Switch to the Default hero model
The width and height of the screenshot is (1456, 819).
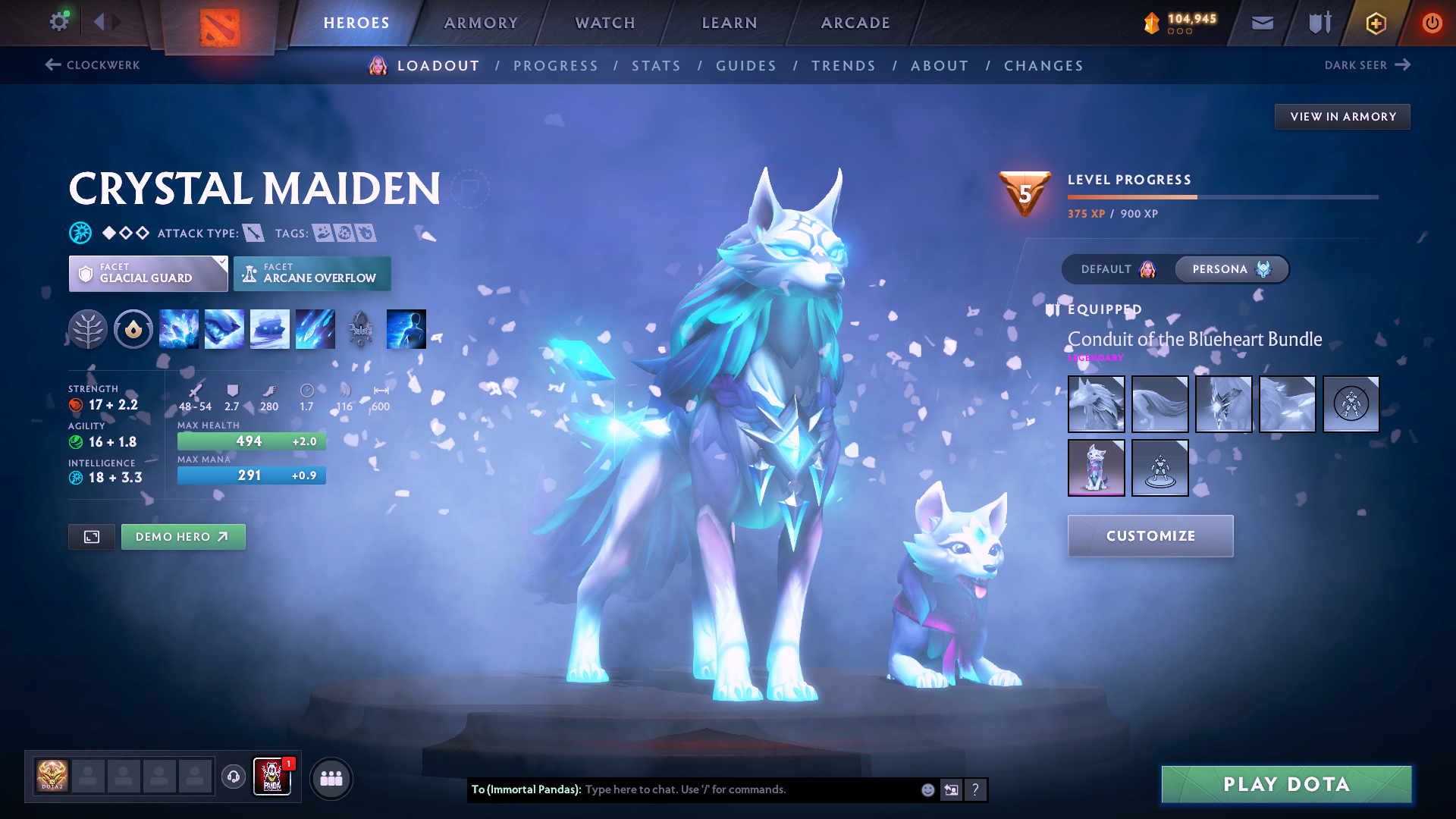(x=1118, y=269)
